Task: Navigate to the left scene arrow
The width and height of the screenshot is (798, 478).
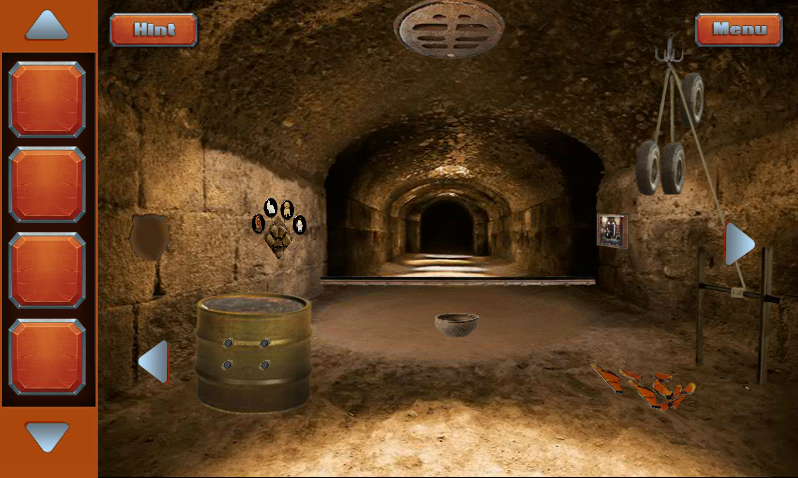Action: [154, 361]
